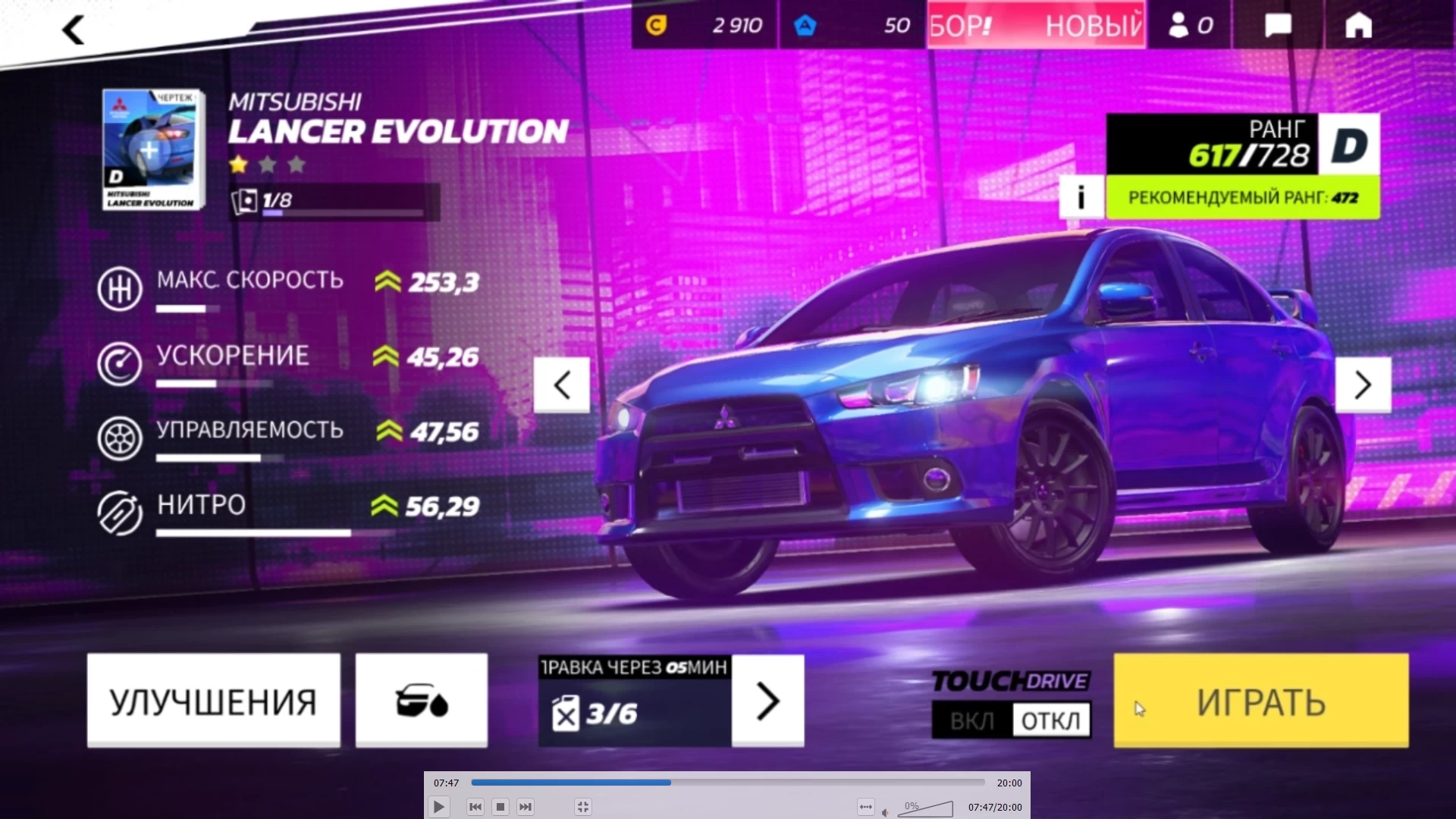The image size is (1456, 819).
Task: Open rank info with the i button
Action: coord(1081,197)
